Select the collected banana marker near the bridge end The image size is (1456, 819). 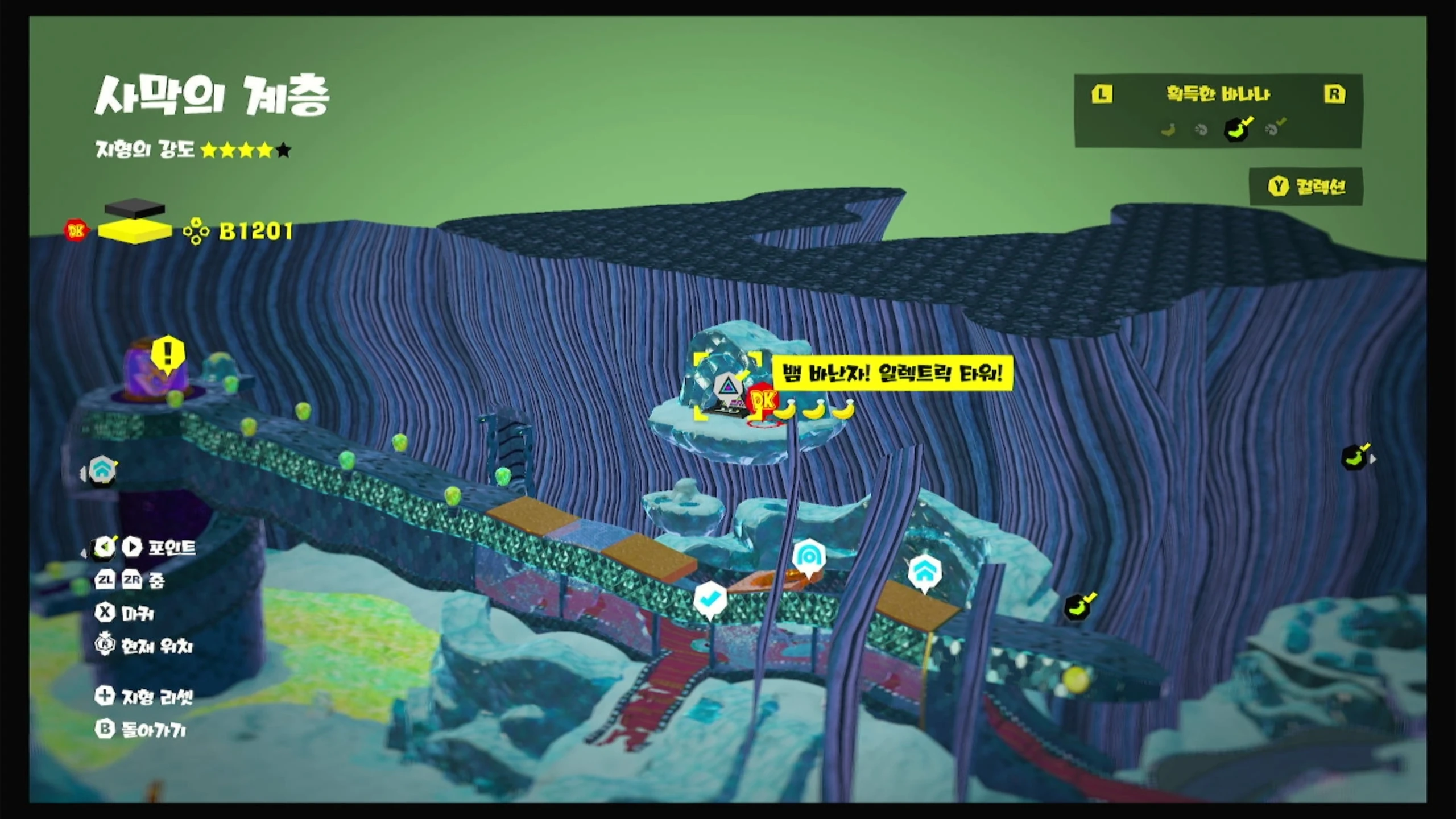pyautogui.click(x=1078, y=606)
